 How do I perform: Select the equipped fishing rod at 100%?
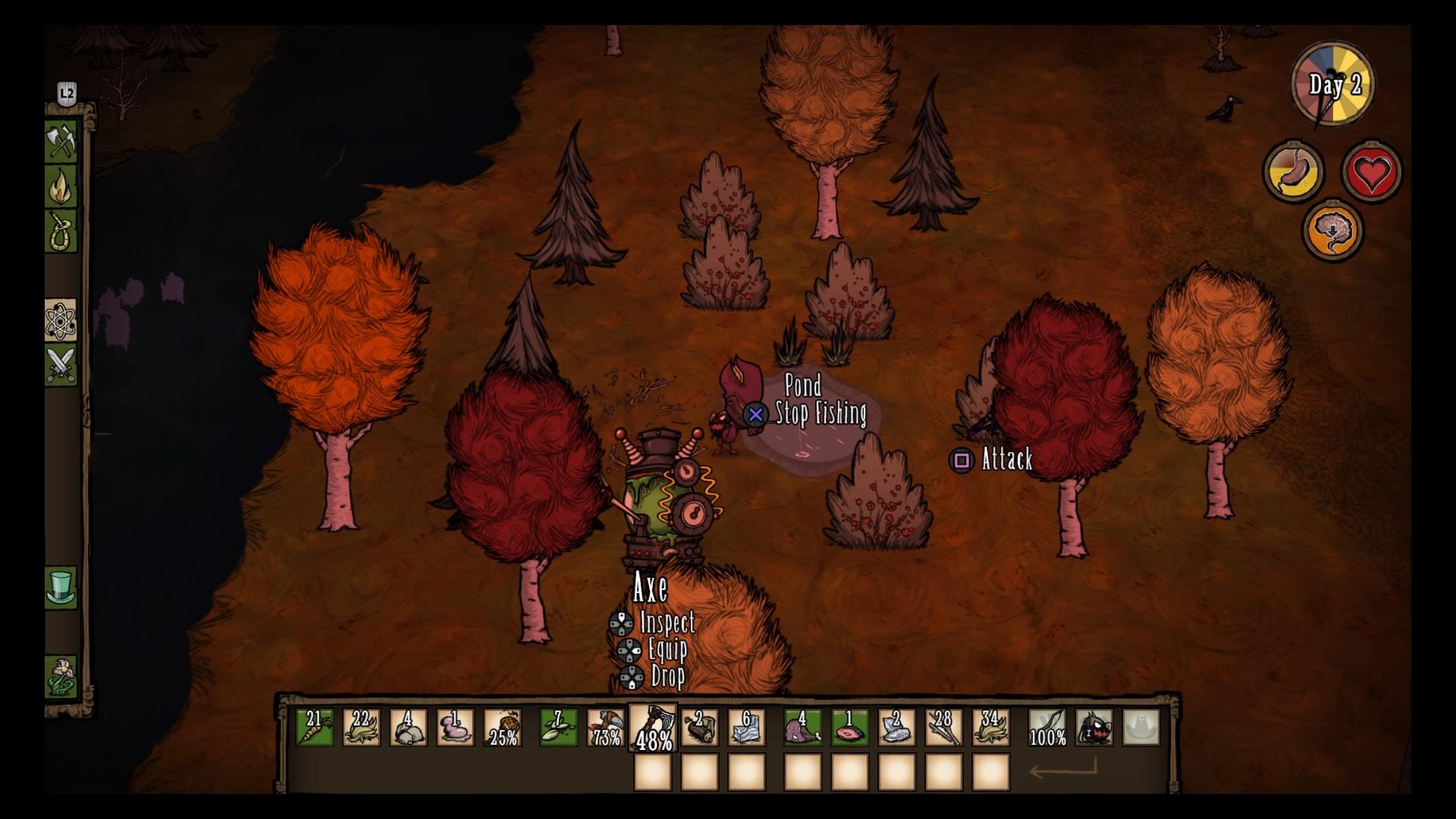[x=1047, y=728]
